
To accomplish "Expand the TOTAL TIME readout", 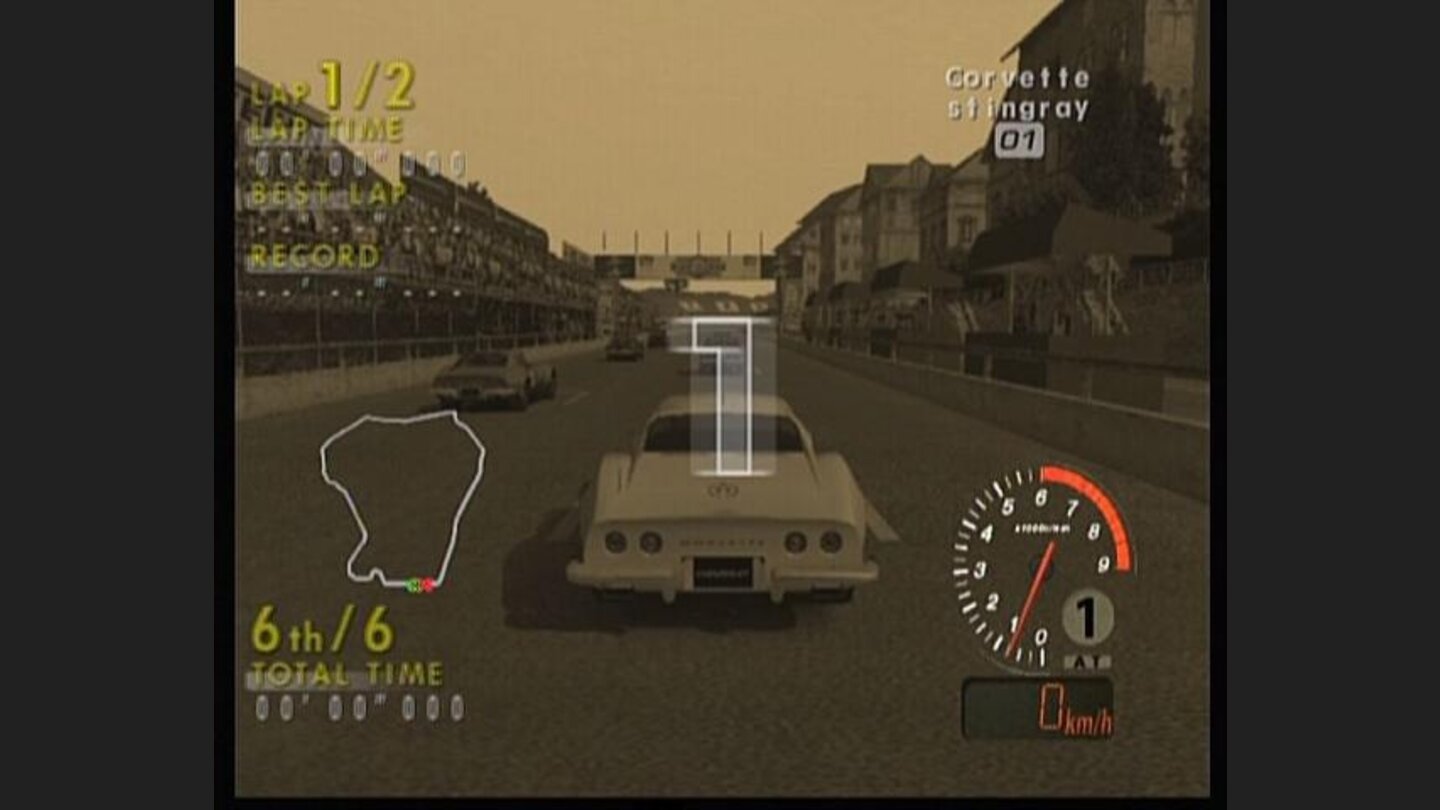I will (350, 673).
